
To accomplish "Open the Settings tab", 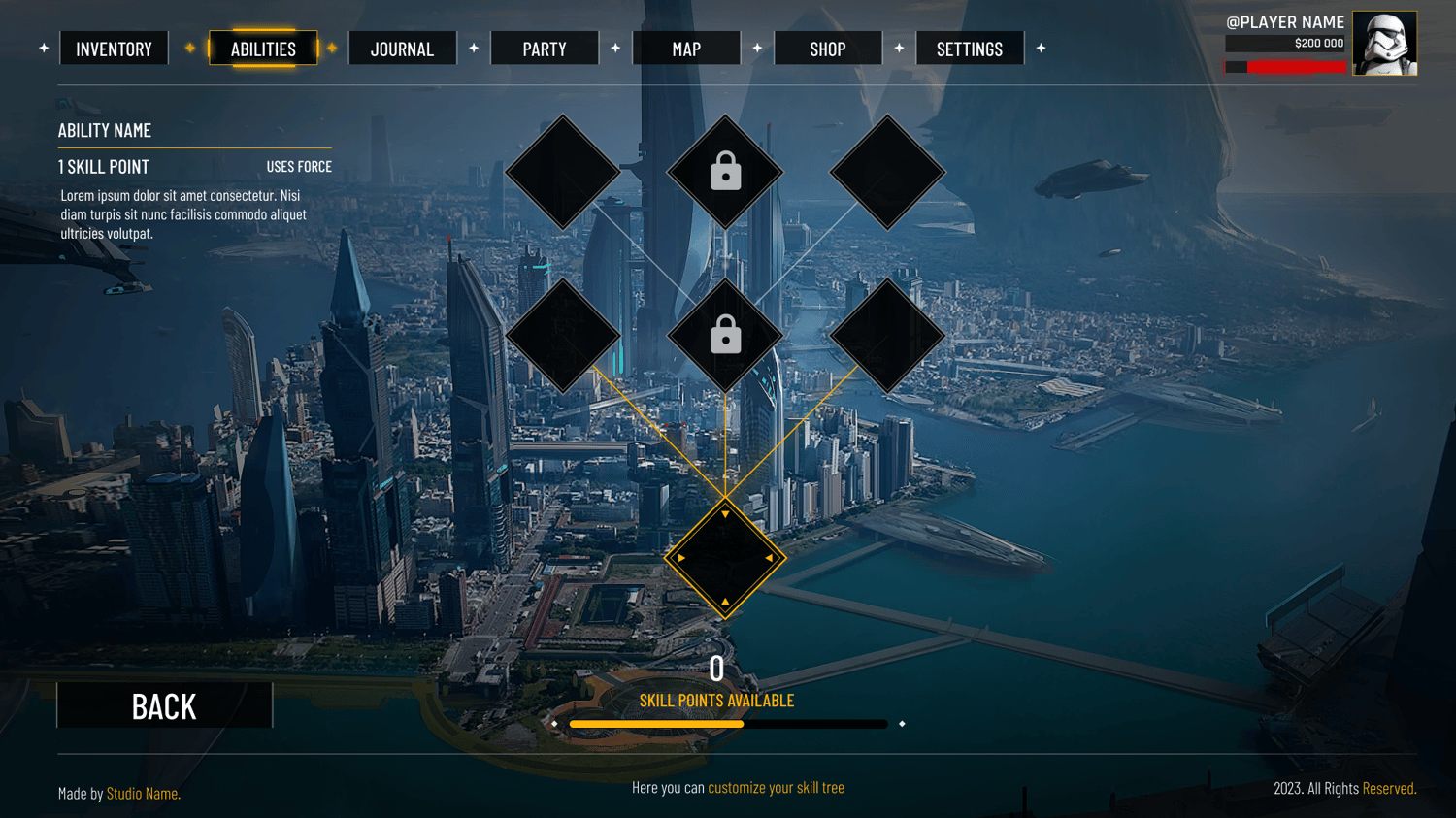I will (969, 49).
